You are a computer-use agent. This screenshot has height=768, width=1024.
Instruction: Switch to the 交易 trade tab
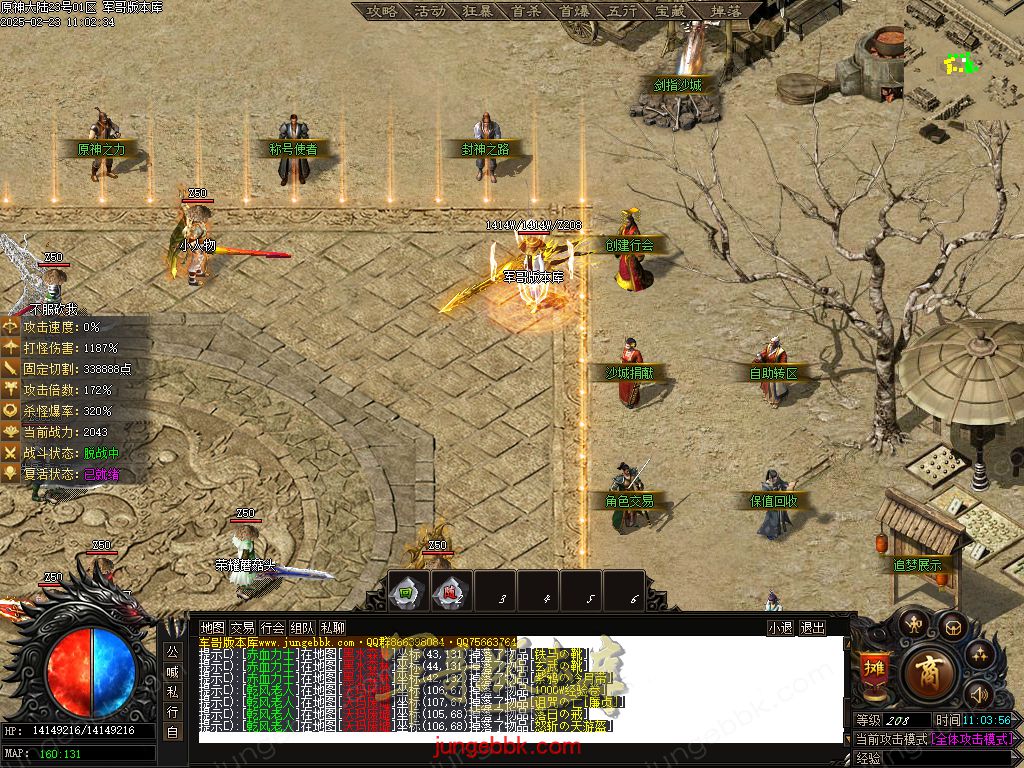[242, 628]
